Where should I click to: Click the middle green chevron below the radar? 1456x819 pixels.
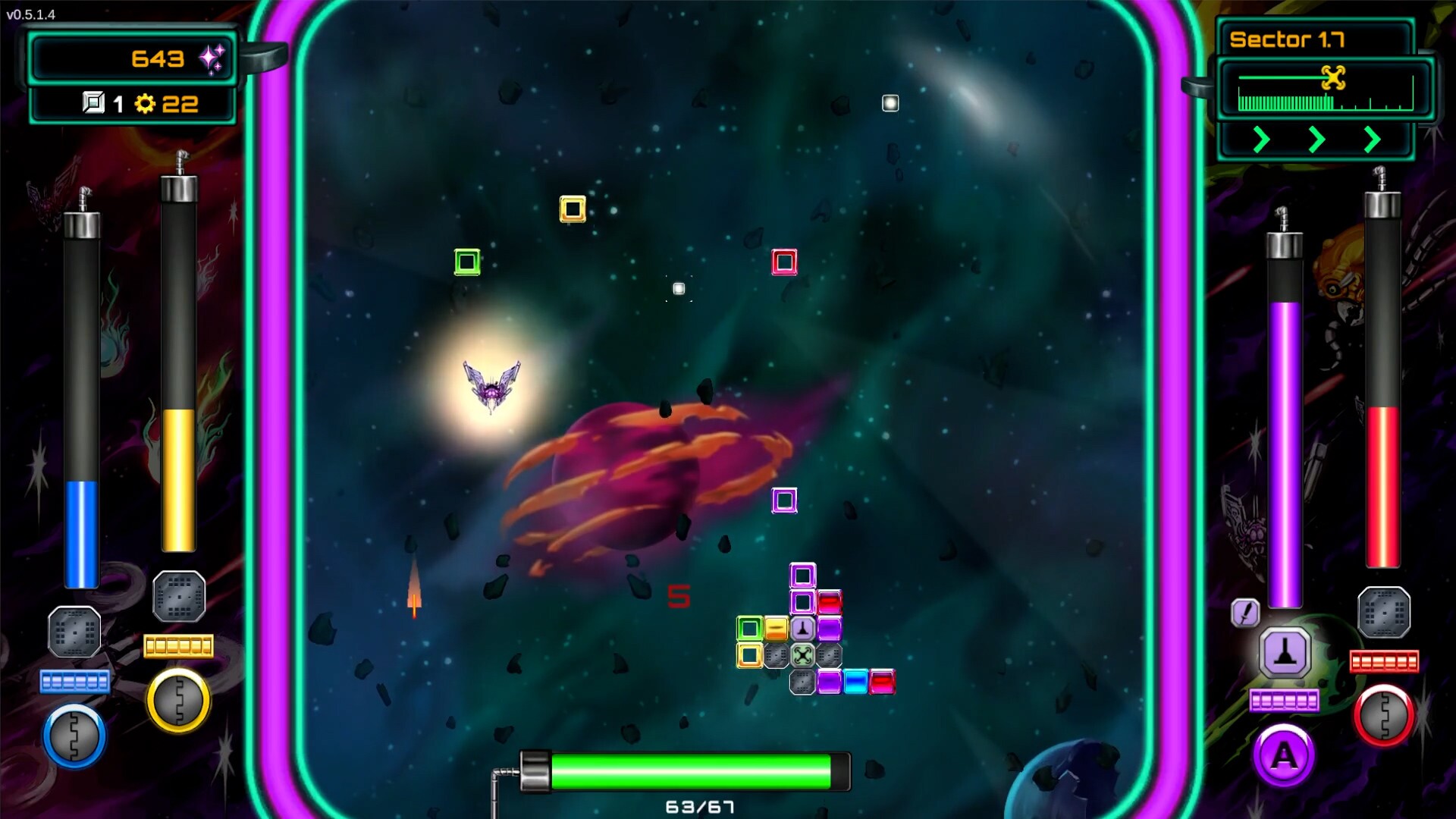click(1316, 140)
